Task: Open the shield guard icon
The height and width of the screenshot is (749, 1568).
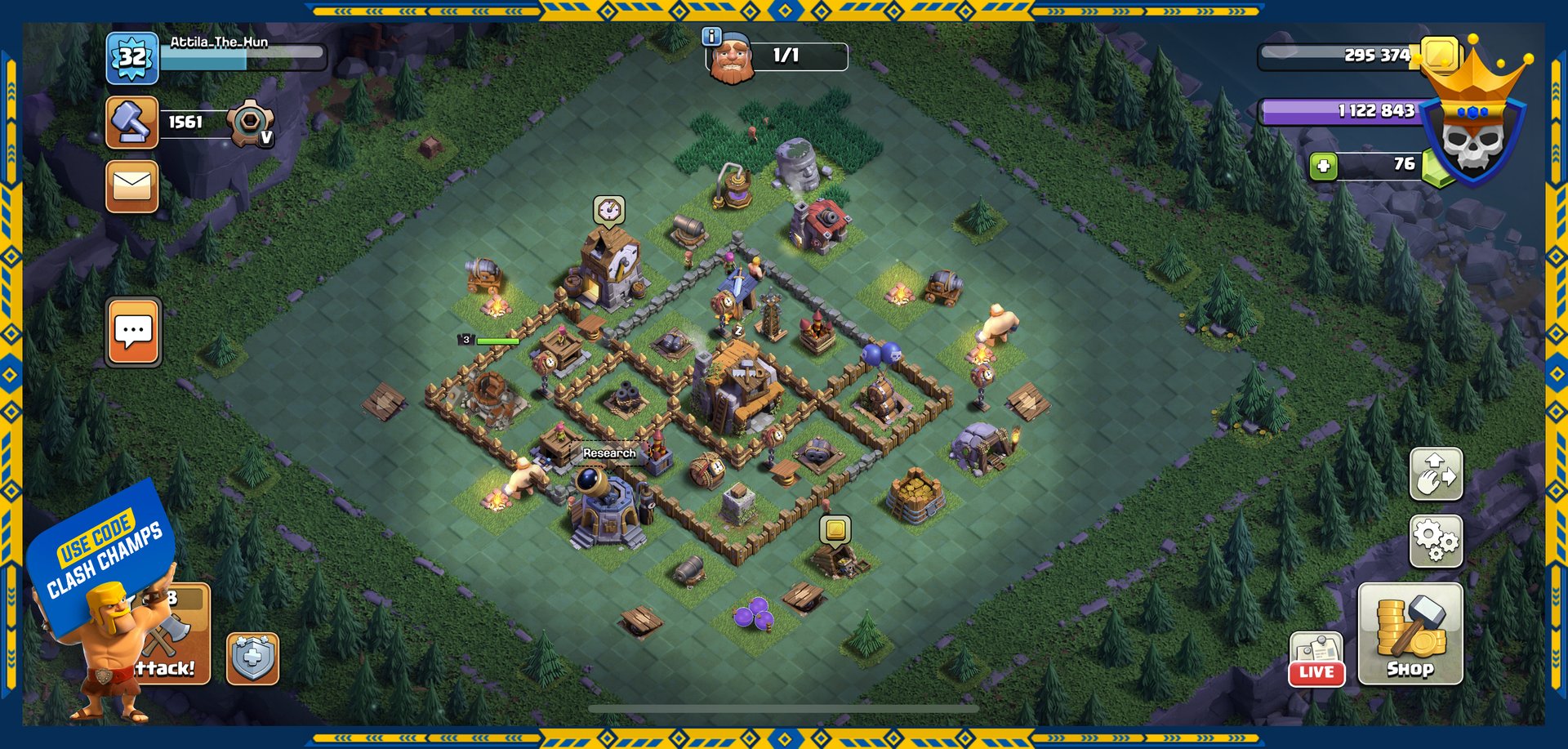Action: coord(252,658)
